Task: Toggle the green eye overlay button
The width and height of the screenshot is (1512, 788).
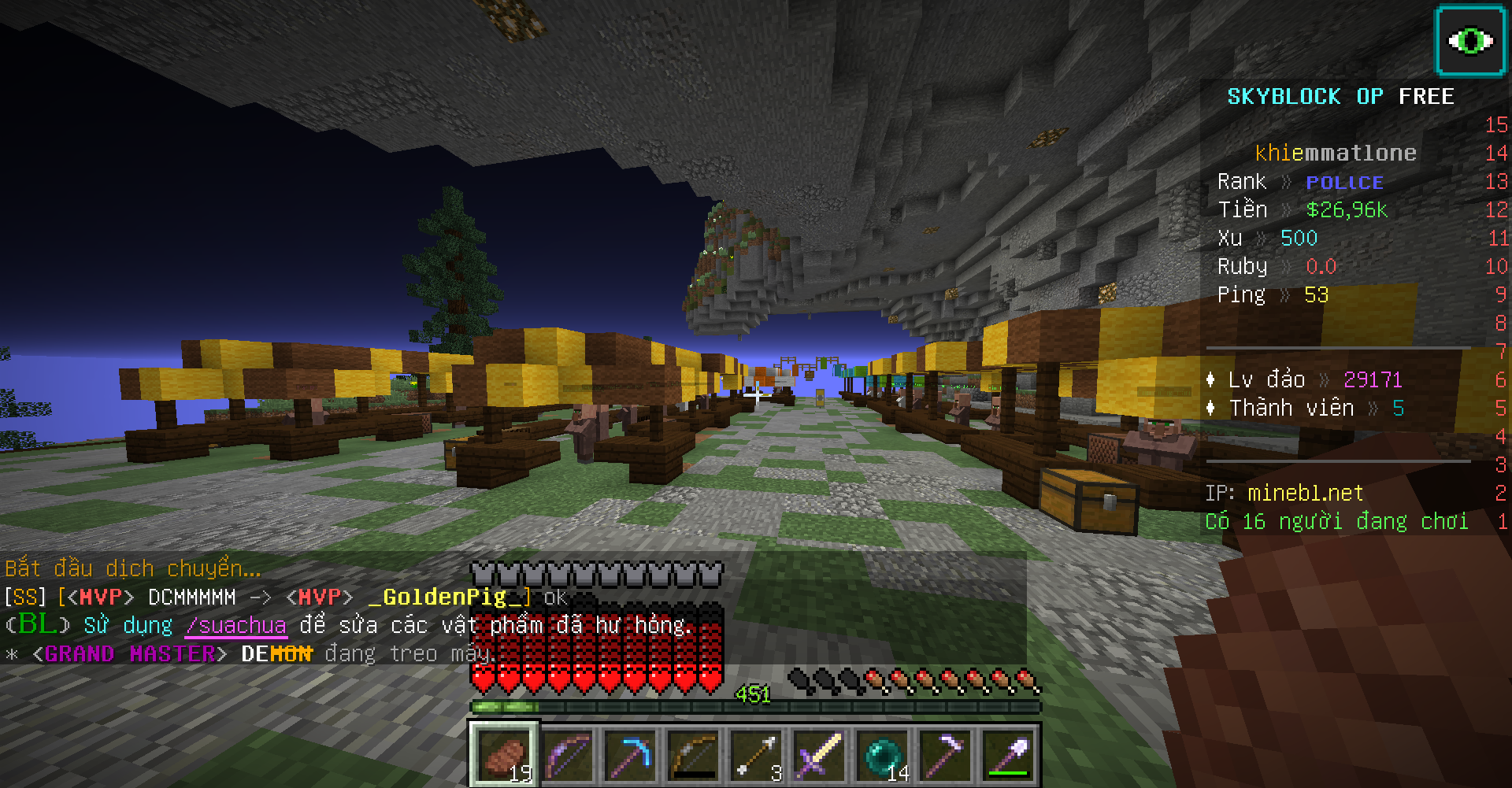Action: click(1470, 41)
